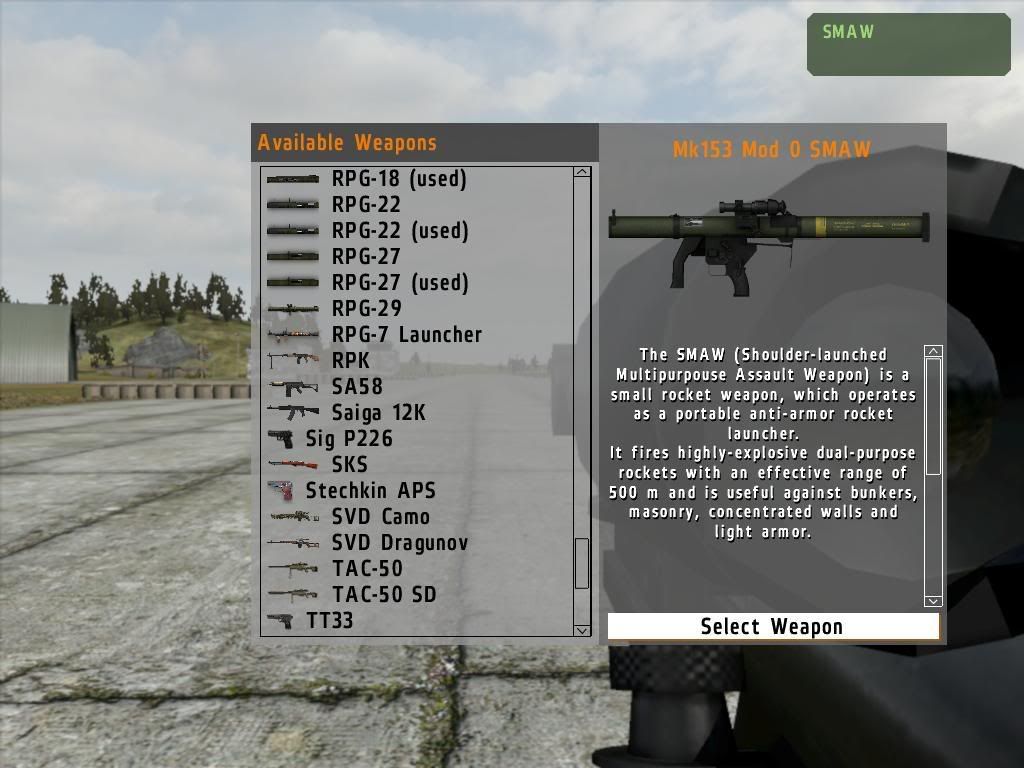Select the Stechkin APS pistol
This screenshot has height=768, width=1024.
[x=370, y=491]
